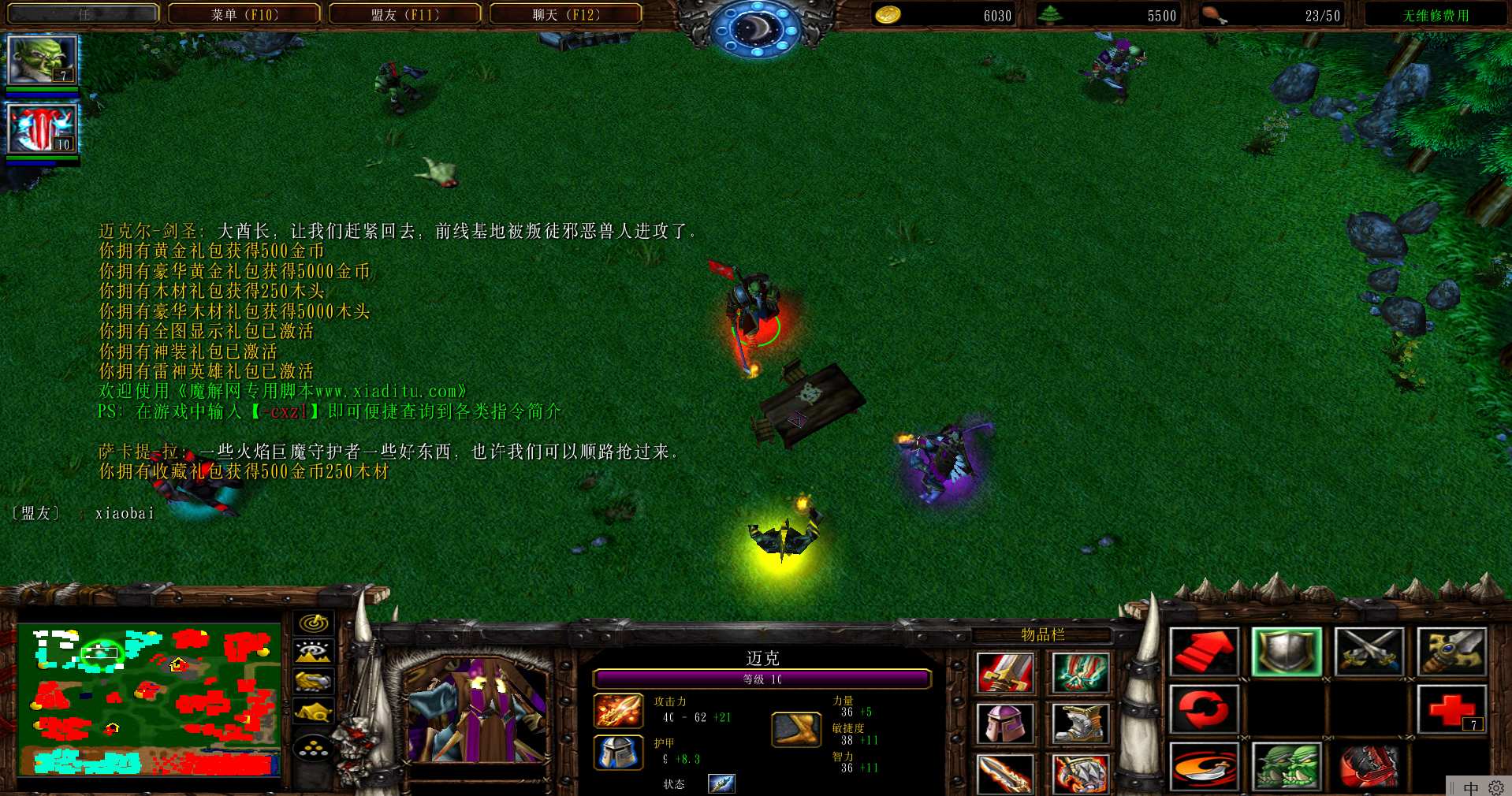Open the 聊天 (F12) chat log
1512x796 pixels.
coord(566,14)
